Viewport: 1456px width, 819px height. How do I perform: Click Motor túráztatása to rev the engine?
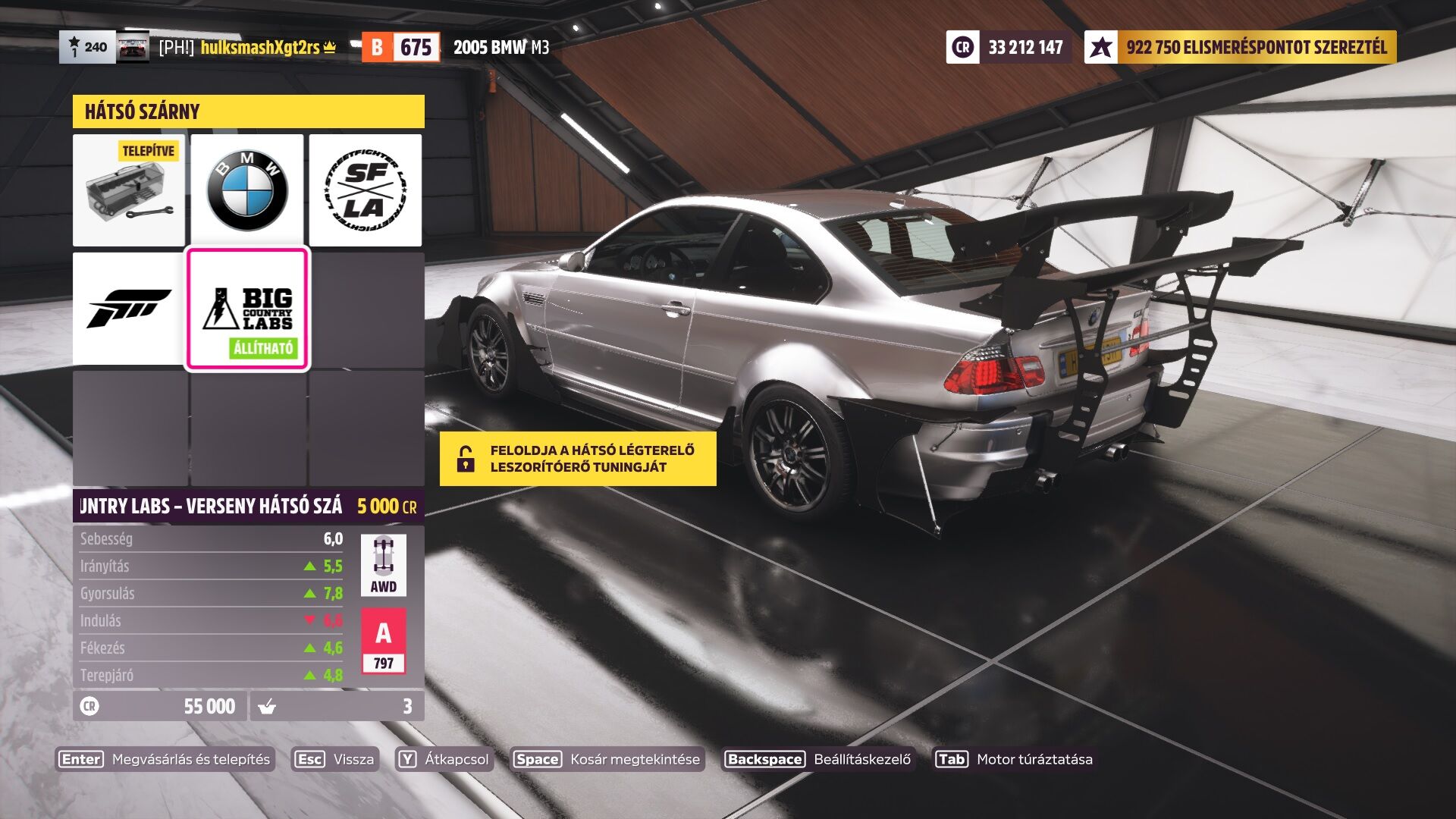[x=1014, y=759]
